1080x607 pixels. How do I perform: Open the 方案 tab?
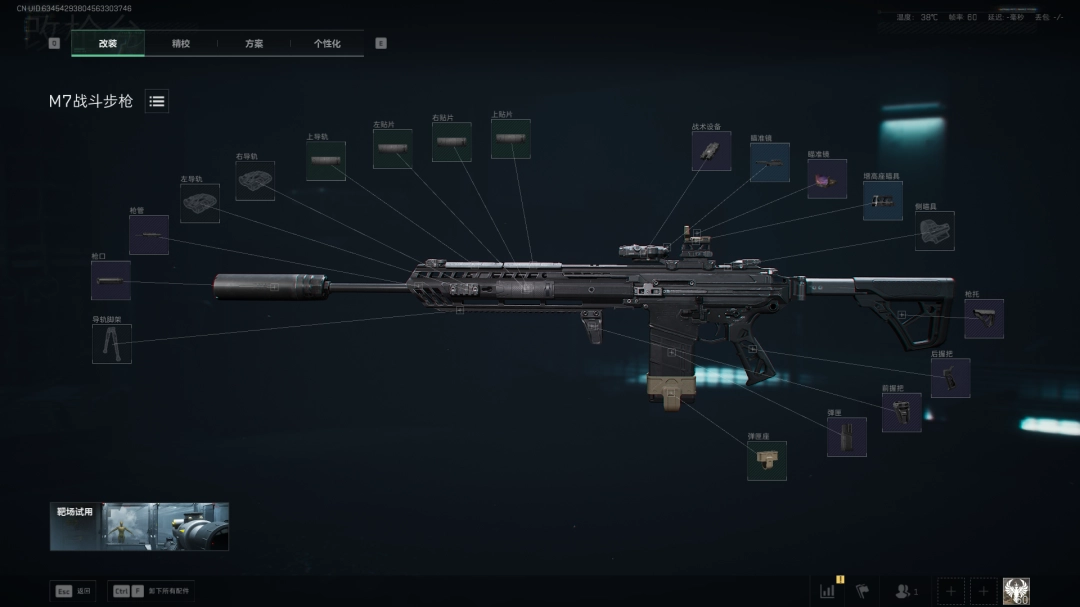(x=254, y=44)
